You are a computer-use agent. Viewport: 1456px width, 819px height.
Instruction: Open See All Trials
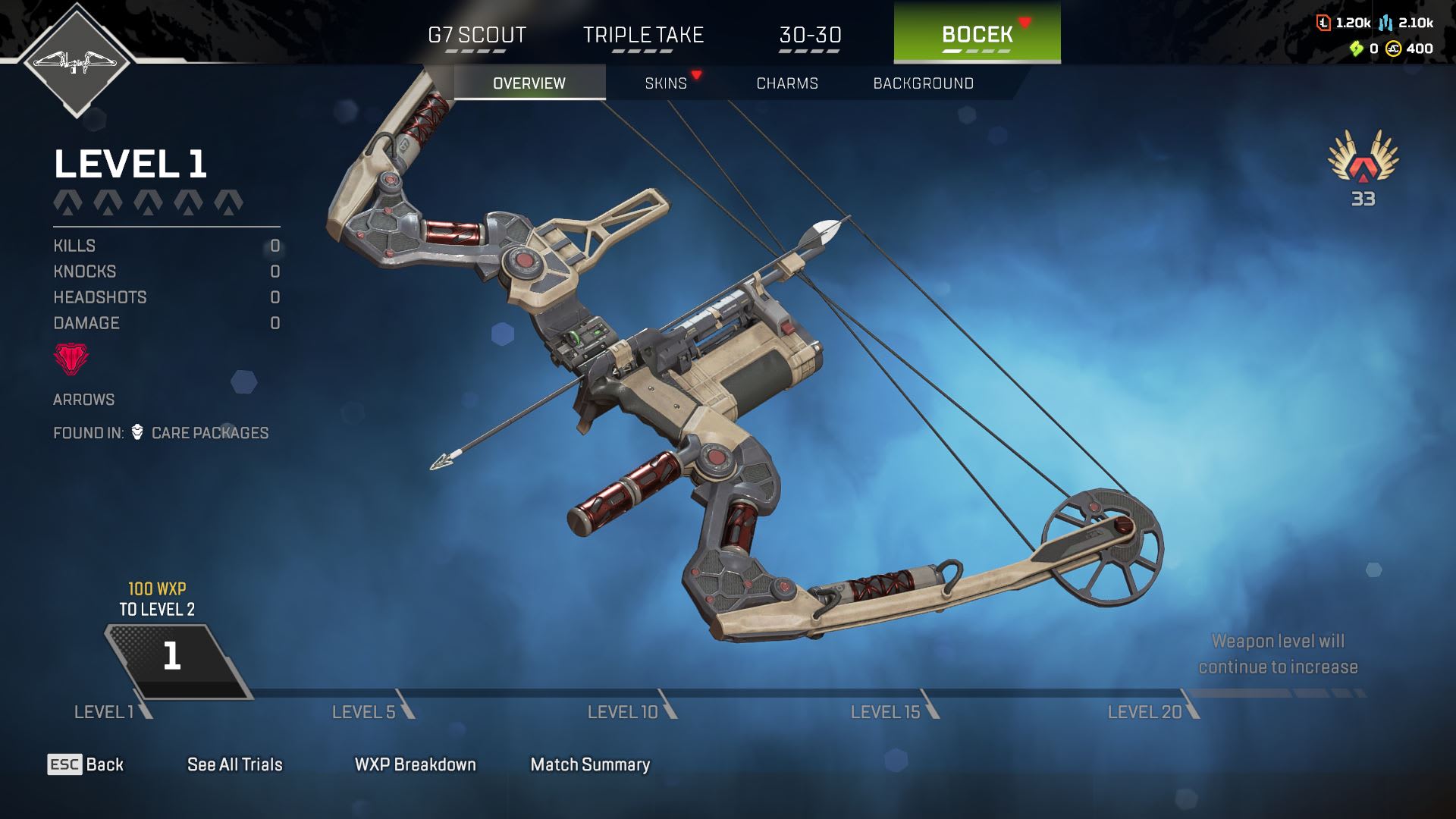pos(235,764)
